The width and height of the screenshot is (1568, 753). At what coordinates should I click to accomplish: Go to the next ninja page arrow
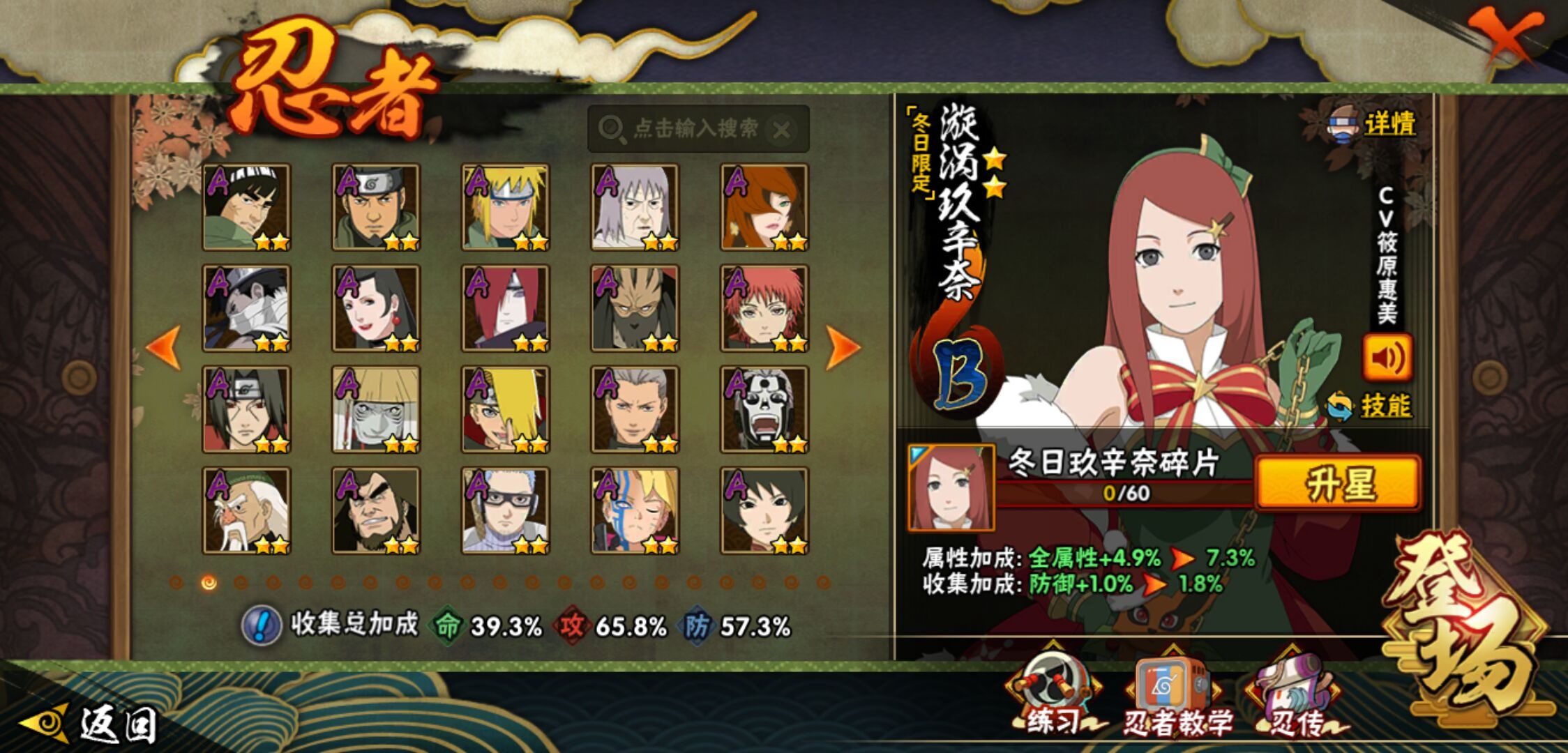pyautogui.click(x=843, y=347)
